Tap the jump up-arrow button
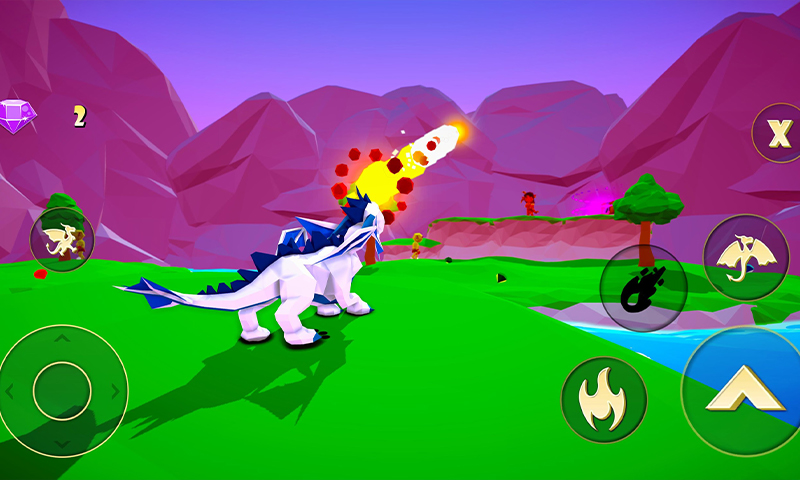Image resolution: width=800 pixels, height=480 pixels. click(x=744, y=390)
